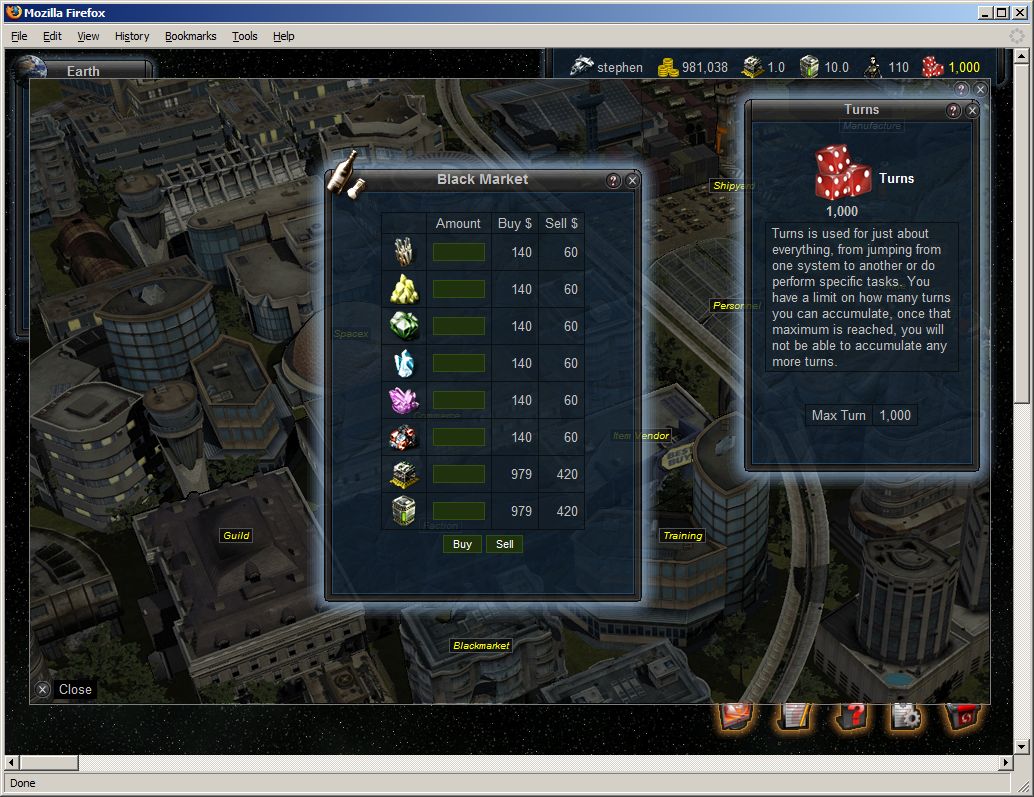Select the amount field for the pink crystal
This screenshot has width=1034, height=797.
(459, 400)
